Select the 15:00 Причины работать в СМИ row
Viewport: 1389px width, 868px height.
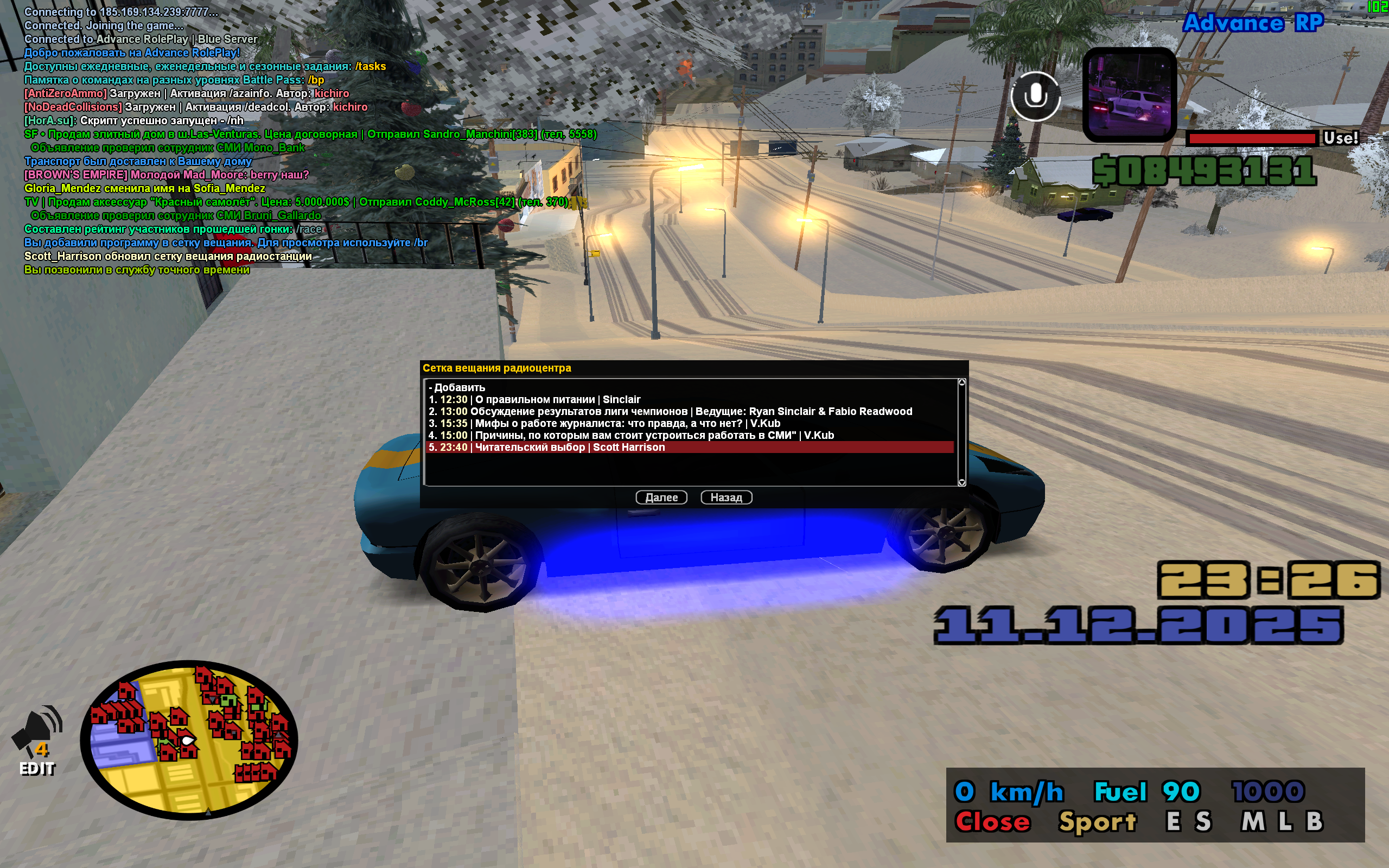[x=632, y=436]
